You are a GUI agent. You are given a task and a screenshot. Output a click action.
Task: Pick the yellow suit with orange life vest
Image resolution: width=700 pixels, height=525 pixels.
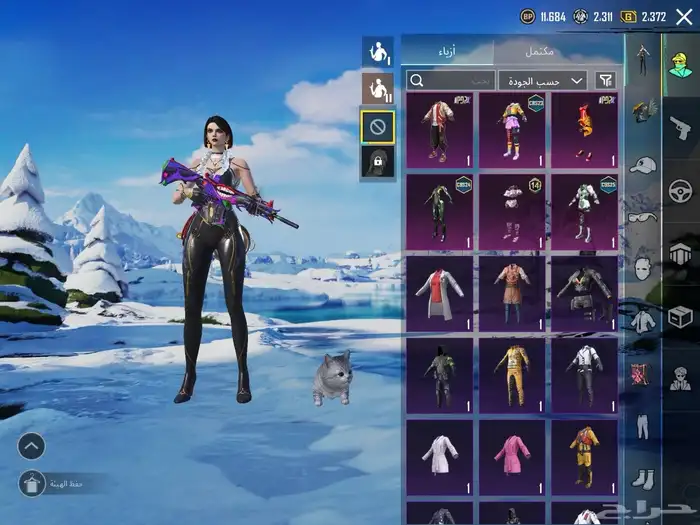pos(584,455)
